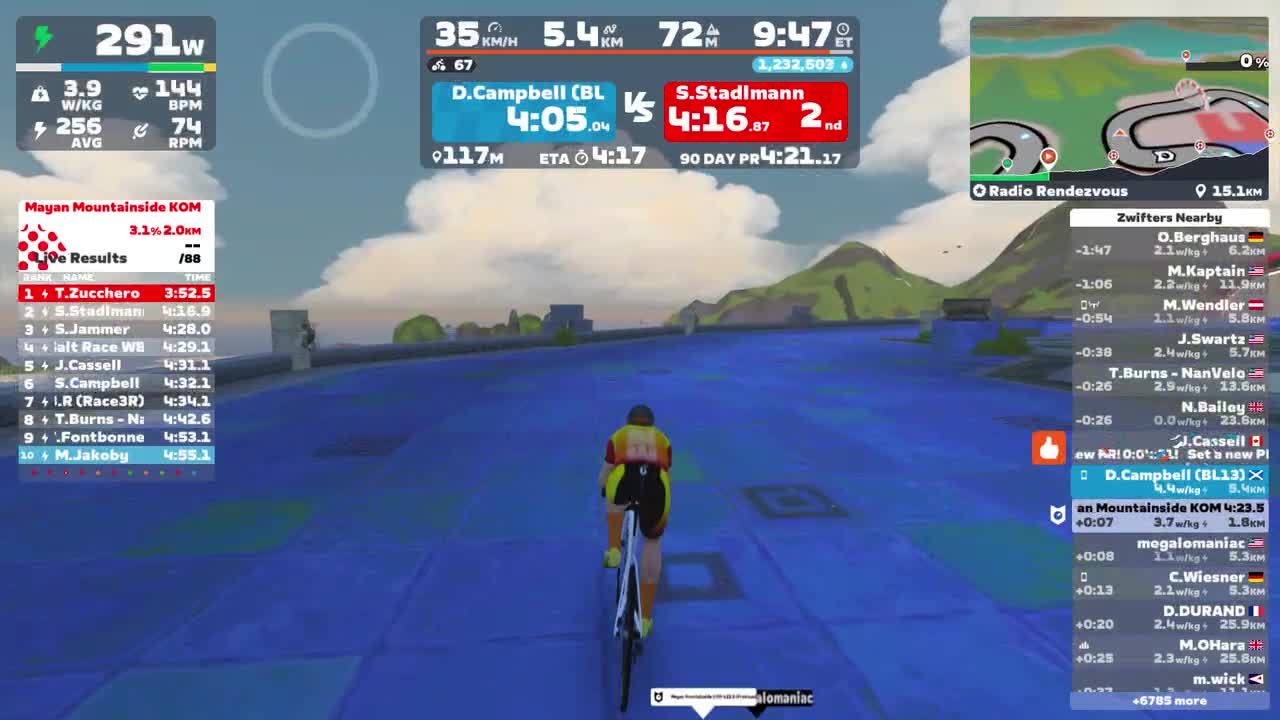The width and height of the screenshot is (1280, 720).
Task: Select the Zwifters Nearby header tab
Action: click(x=1171, y=218)
